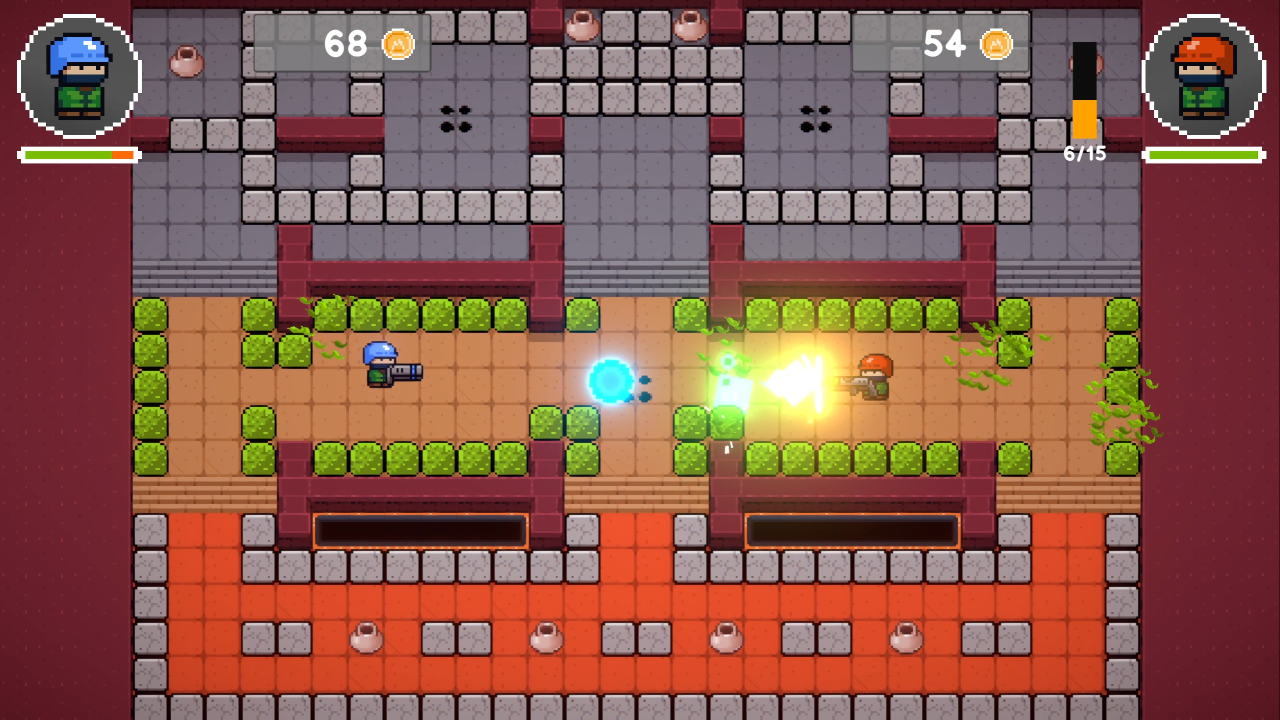
Task: Click the vase near the top-left corner
Action: (186, 63)
